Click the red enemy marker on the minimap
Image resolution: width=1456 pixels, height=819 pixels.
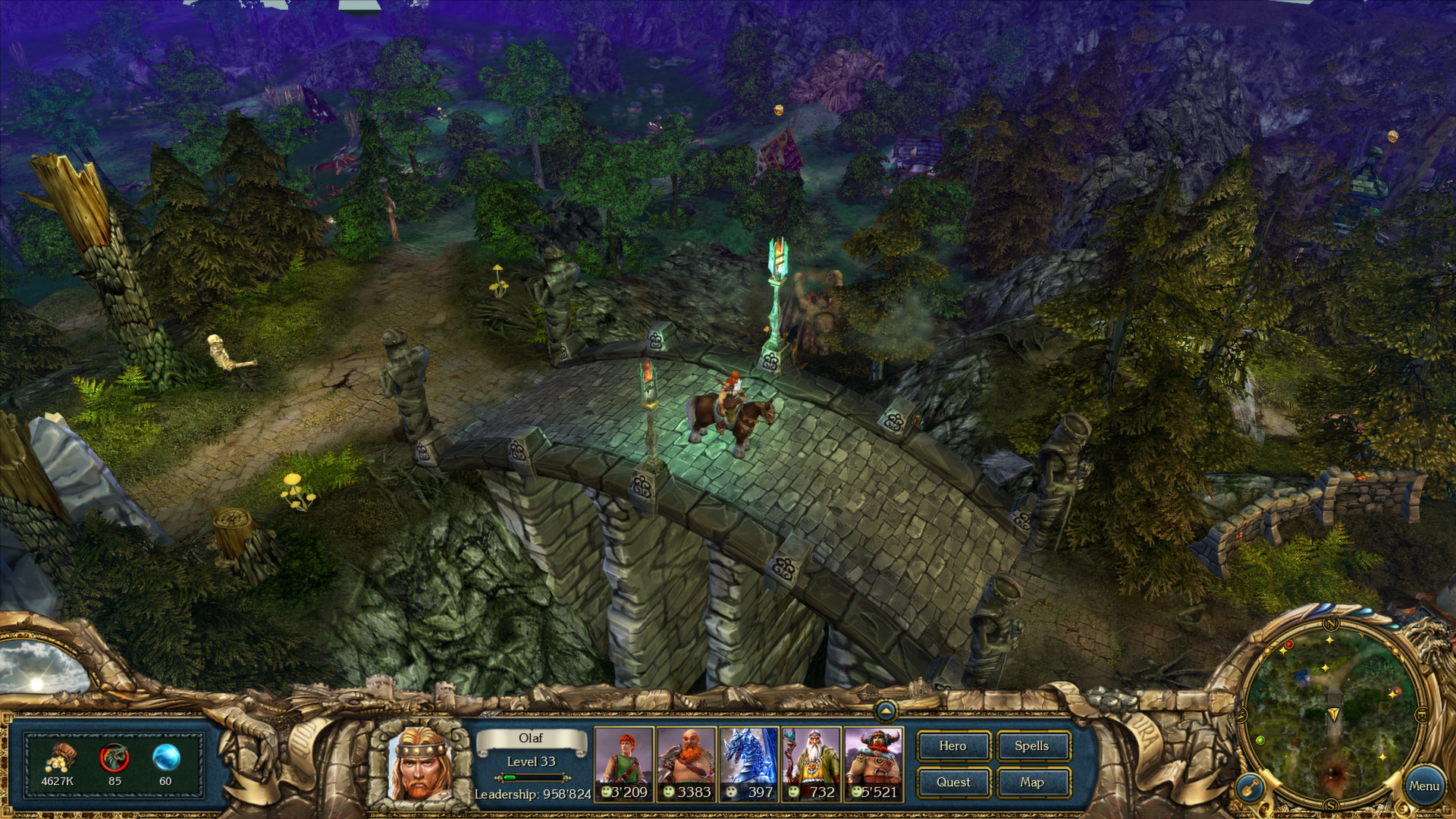click(x=1289, y=645)
